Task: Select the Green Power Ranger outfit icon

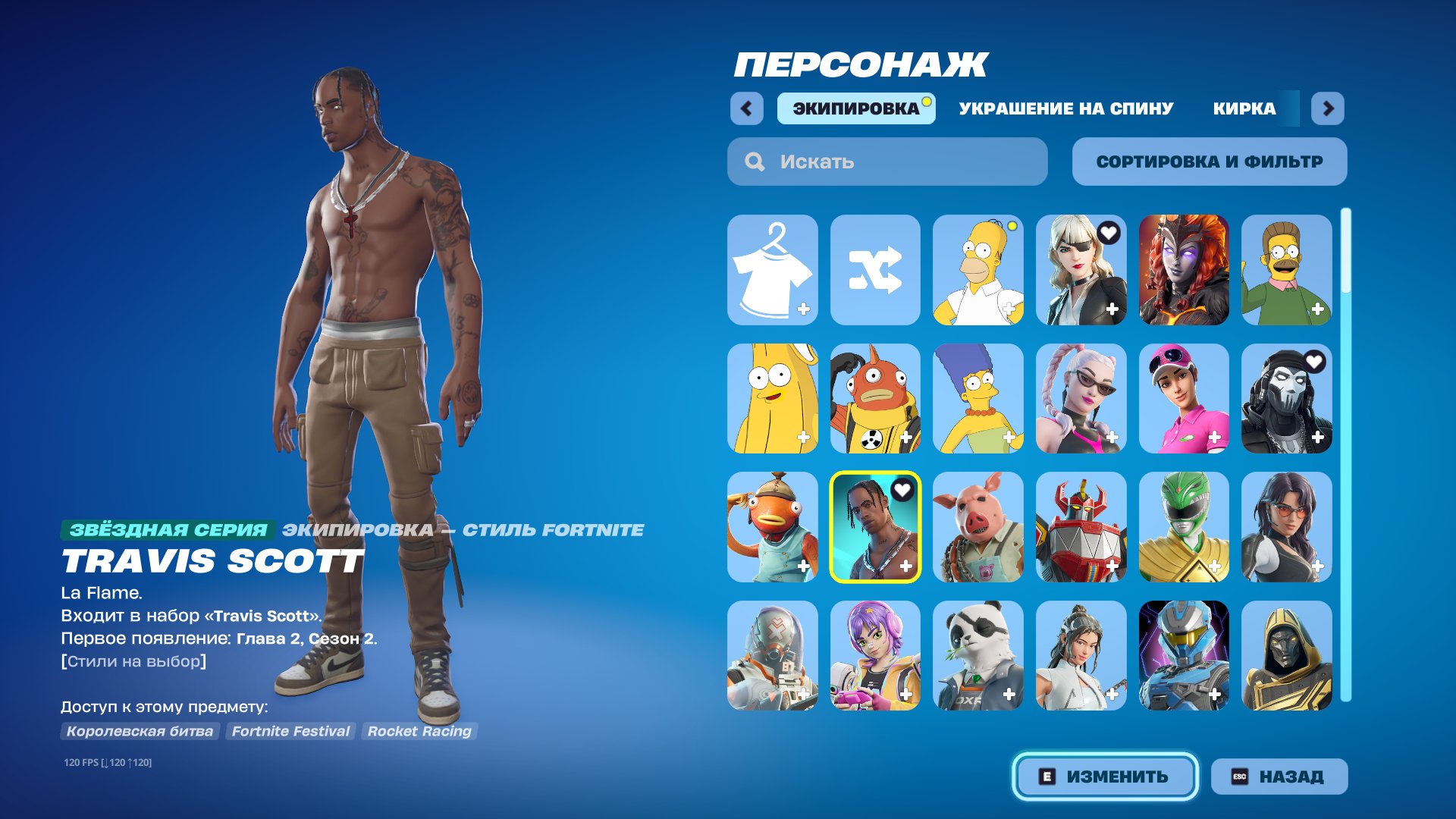Action: (1185, 526)
